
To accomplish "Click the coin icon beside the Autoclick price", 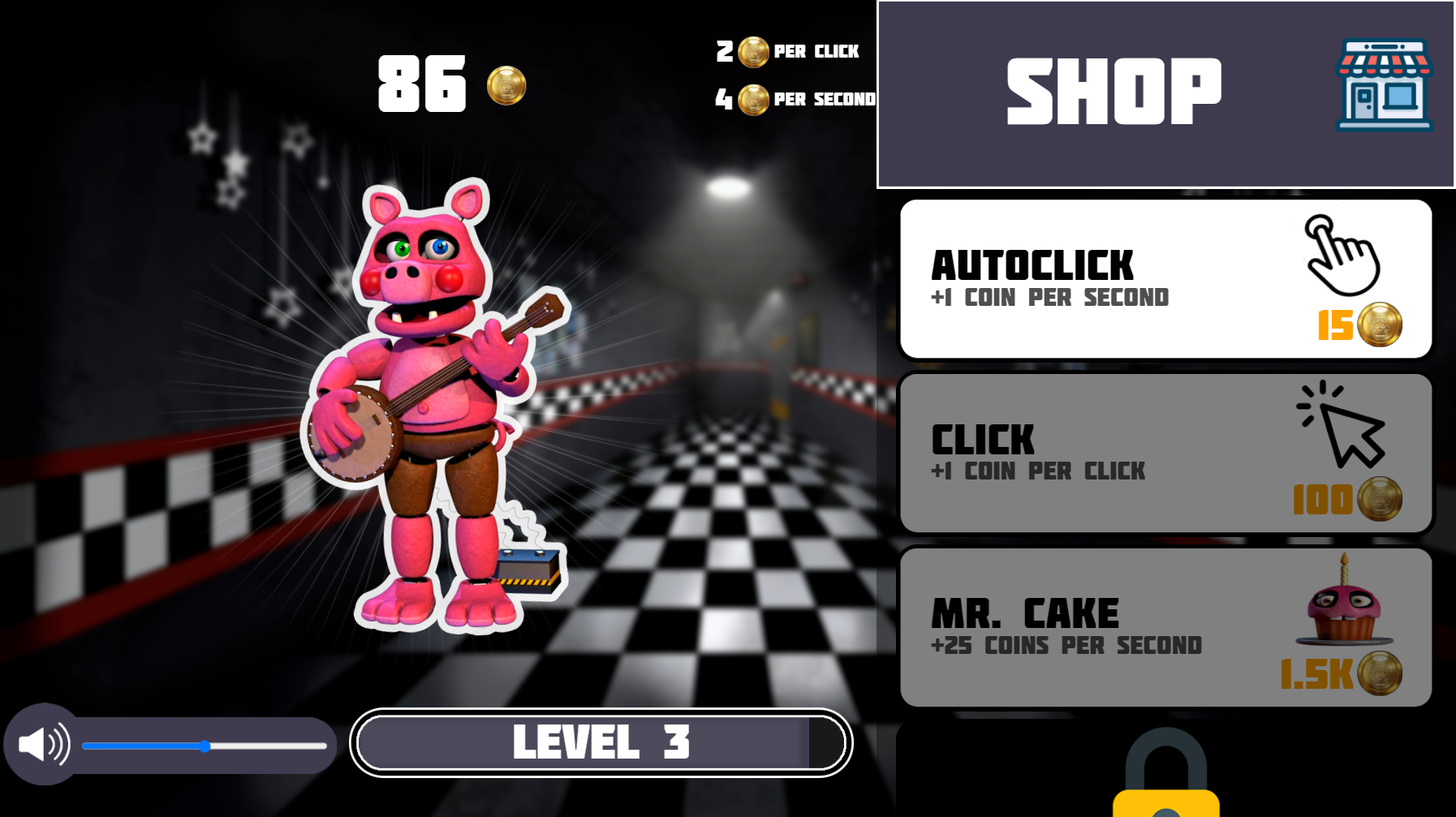I will (1381, 324).
